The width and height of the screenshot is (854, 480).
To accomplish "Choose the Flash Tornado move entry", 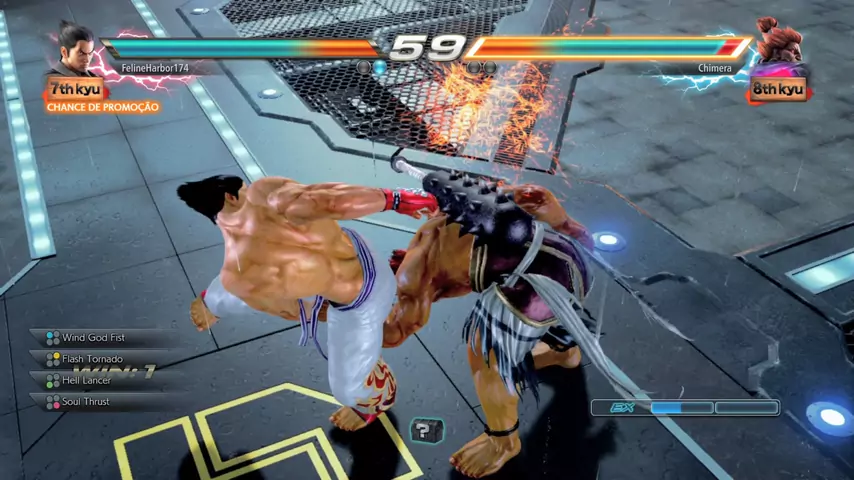I will [92, 359].
